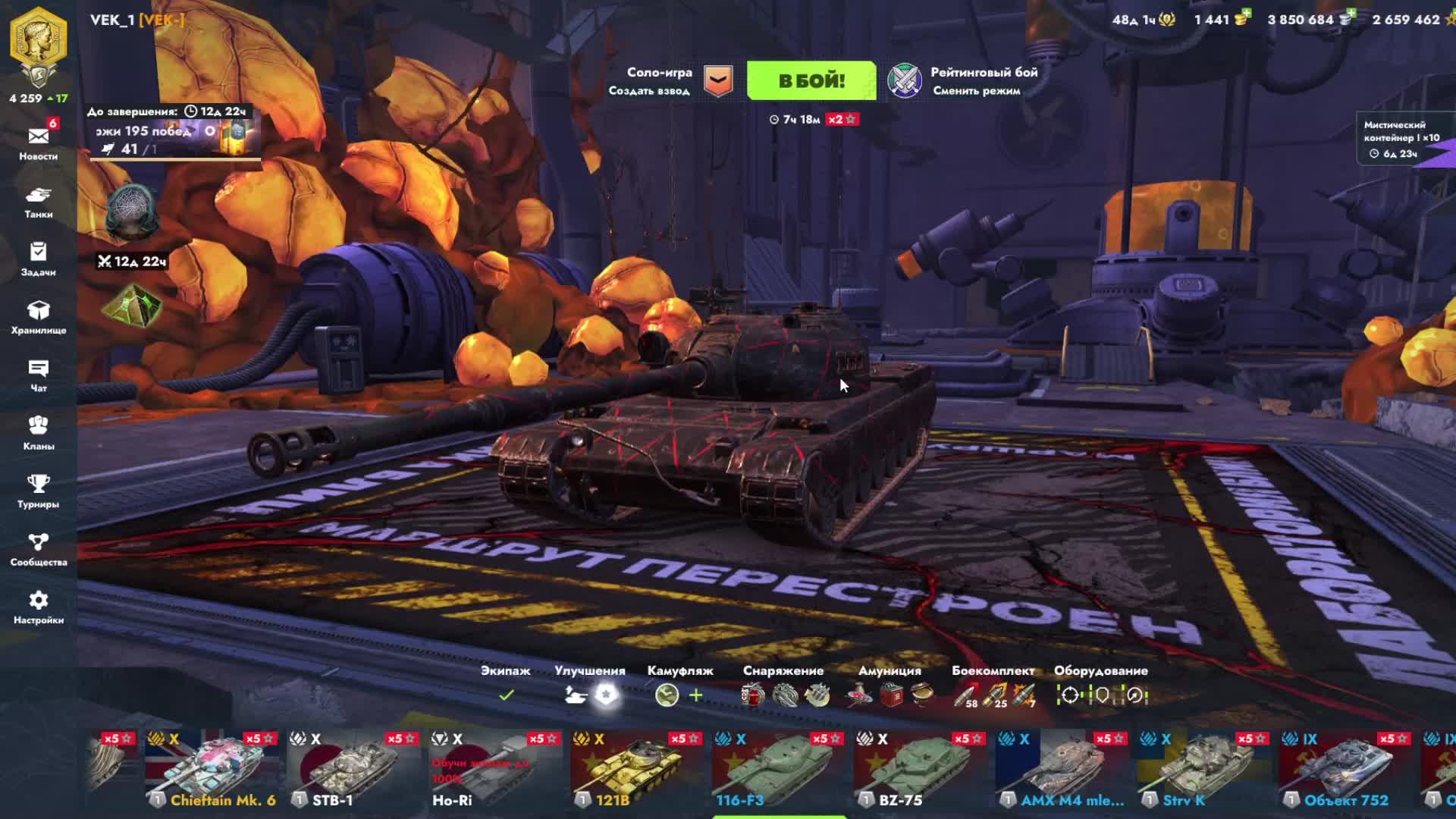Viewport: 1456px width, 819px height.
Task: Open the Чат panel
Action: pyautogui.click(x=38, y=375)
